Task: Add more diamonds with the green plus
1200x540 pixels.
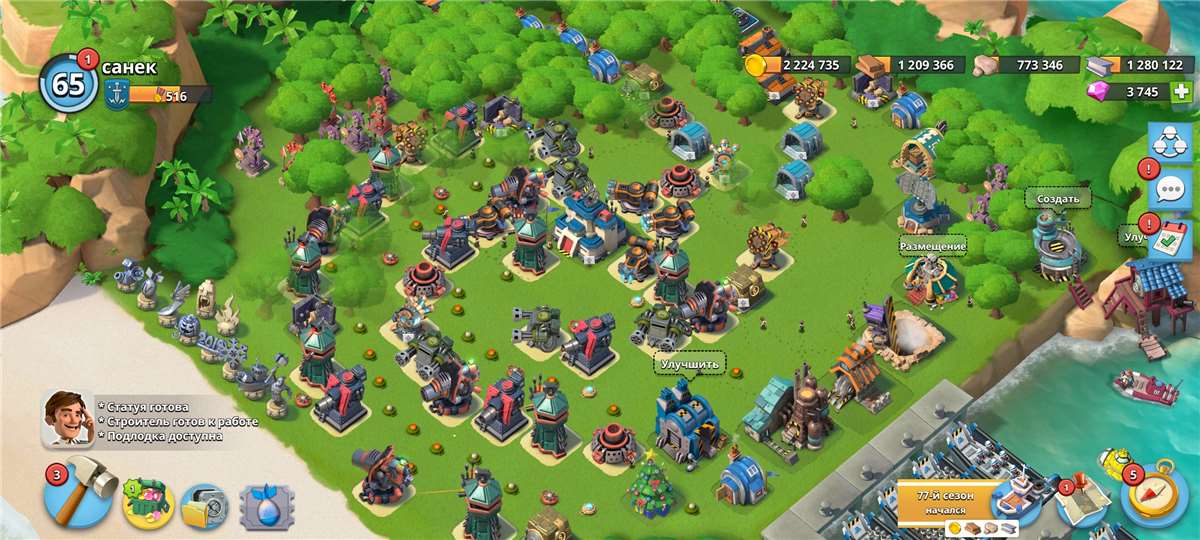Action: (x=1182, y=91)
